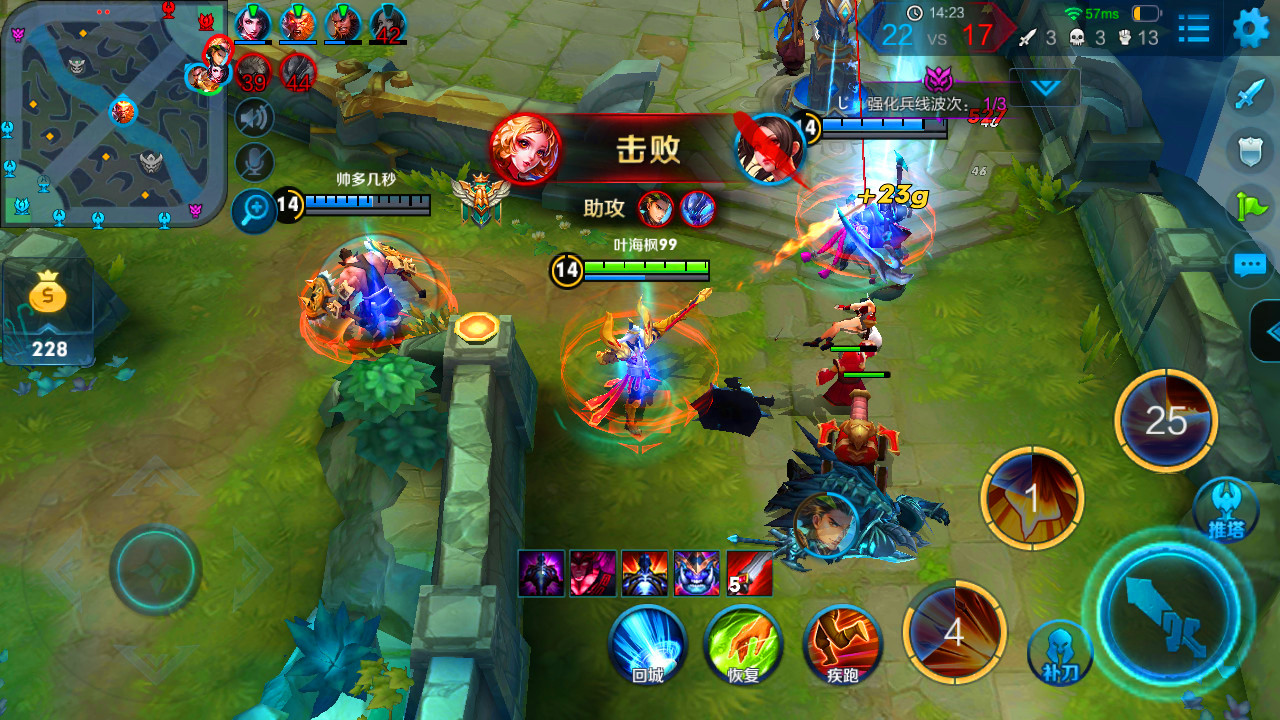Tap the minimap

pos(113,112)
